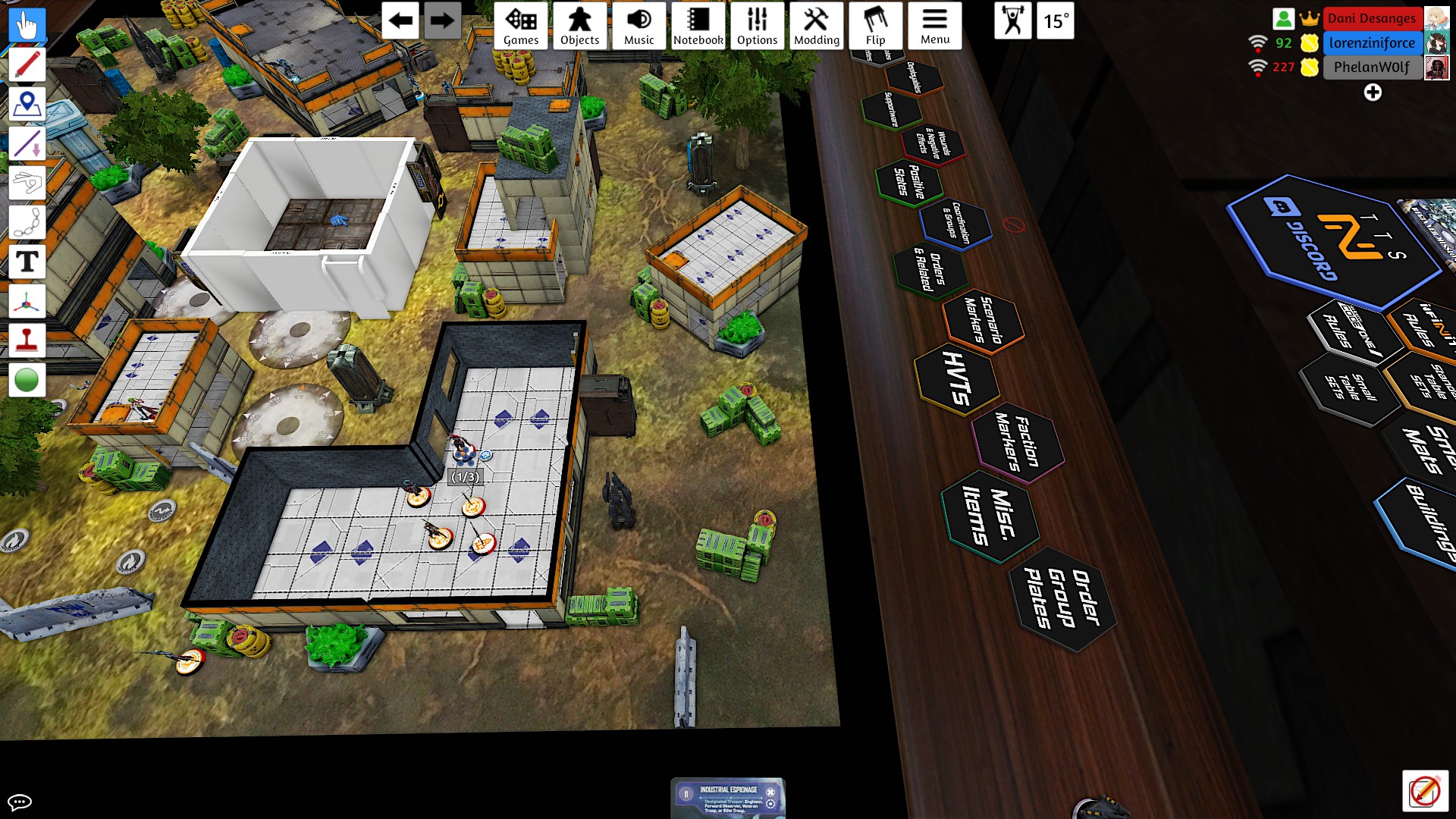Click the redo right arrow button

[441, 20]
